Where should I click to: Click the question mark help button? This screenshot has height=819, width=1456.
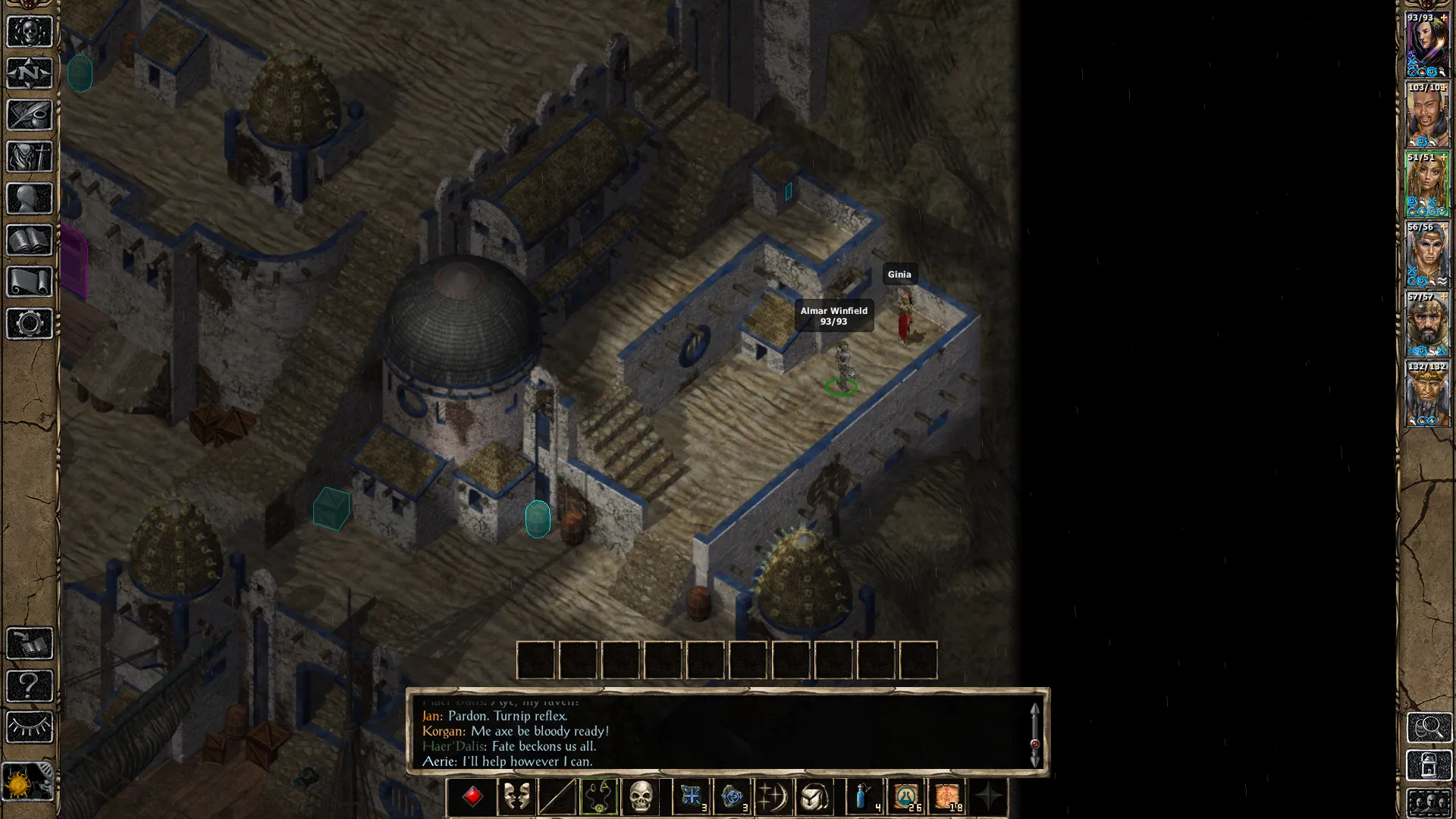(30, 686)
